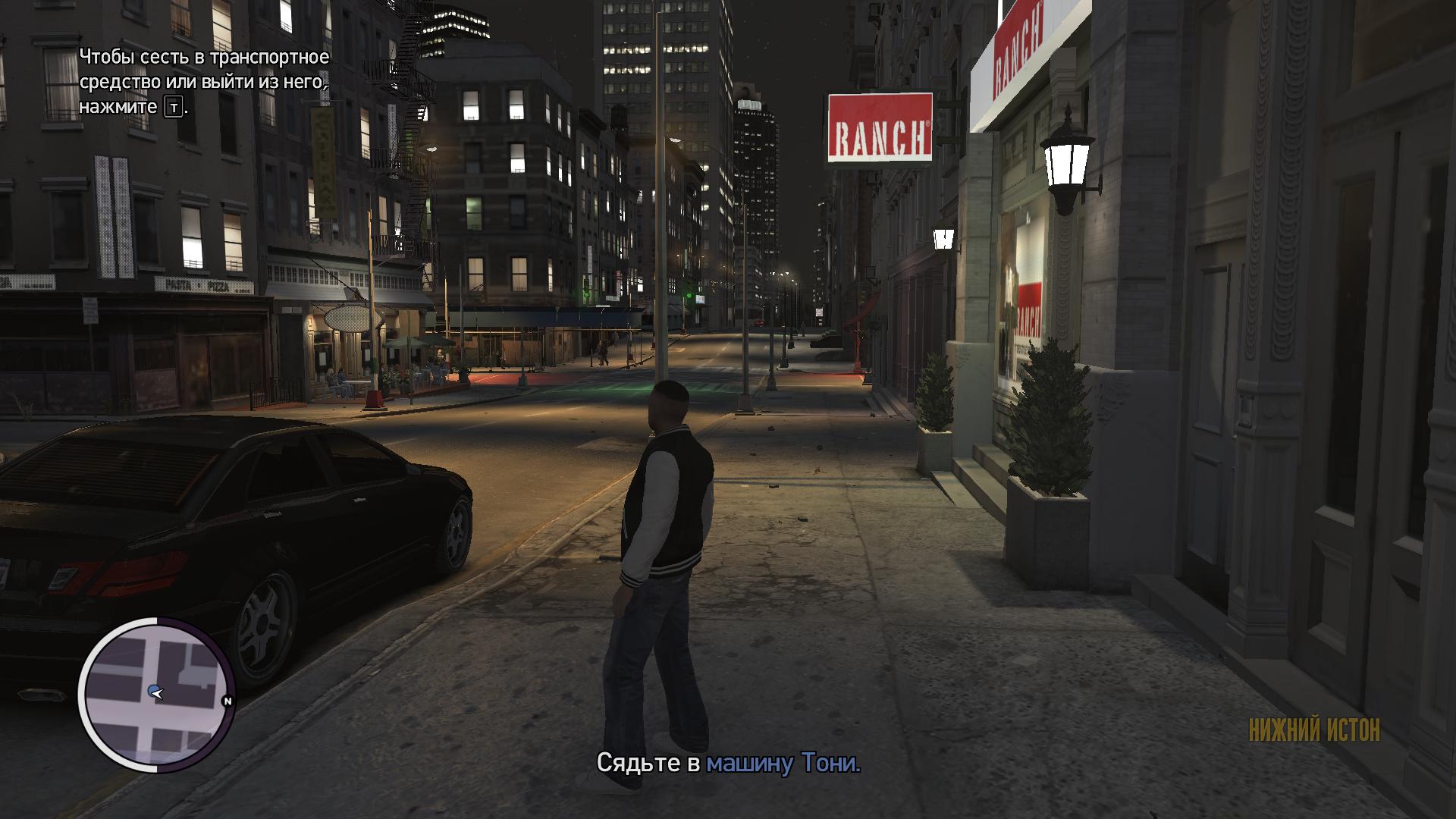Screen dimensions: 1456x819
Task: Click the circular radar minimap
Action: 155,694
